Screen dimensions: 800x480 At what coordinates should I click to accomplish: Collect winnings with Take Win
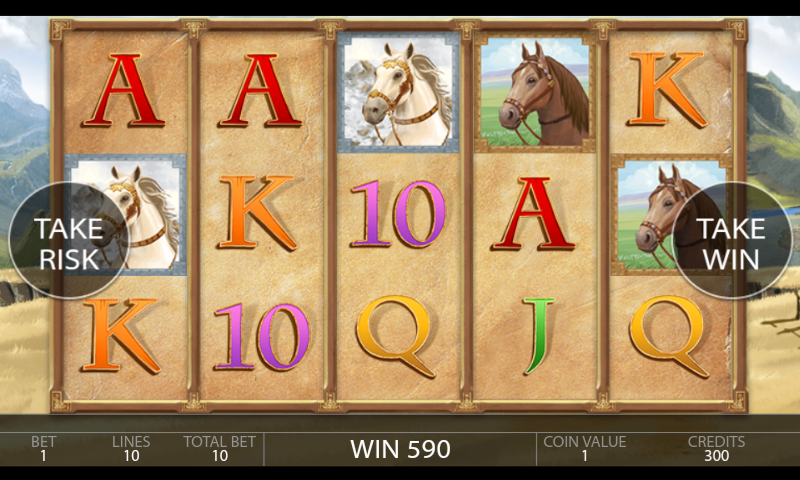(731, 242)
